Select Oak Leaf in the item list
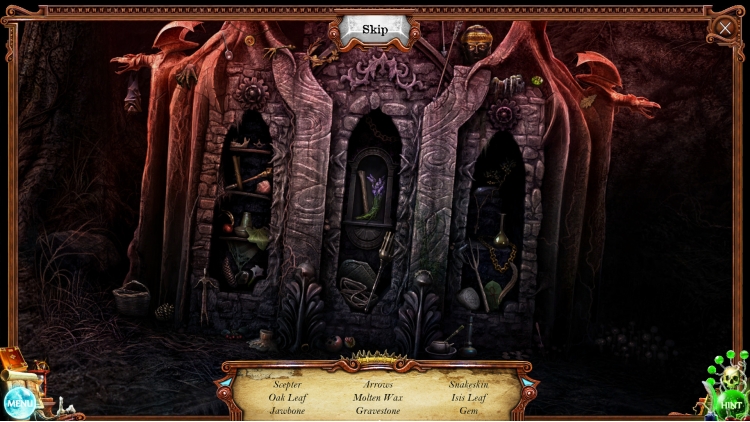This screenshot has width=750, height=422. 286,397
